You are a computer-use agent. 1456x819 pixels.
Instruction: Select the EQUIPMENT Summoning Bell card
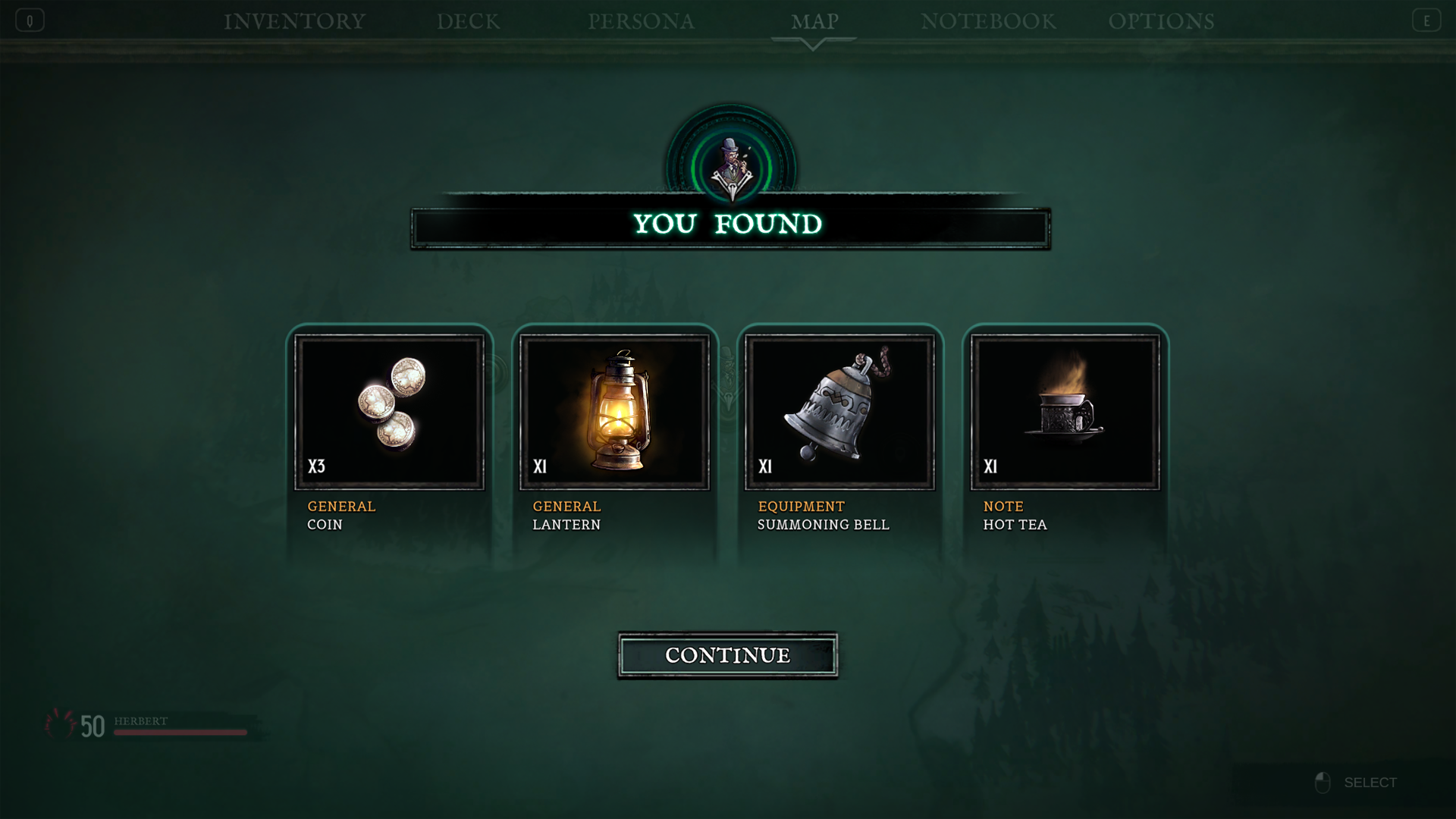tap(842, 432)
